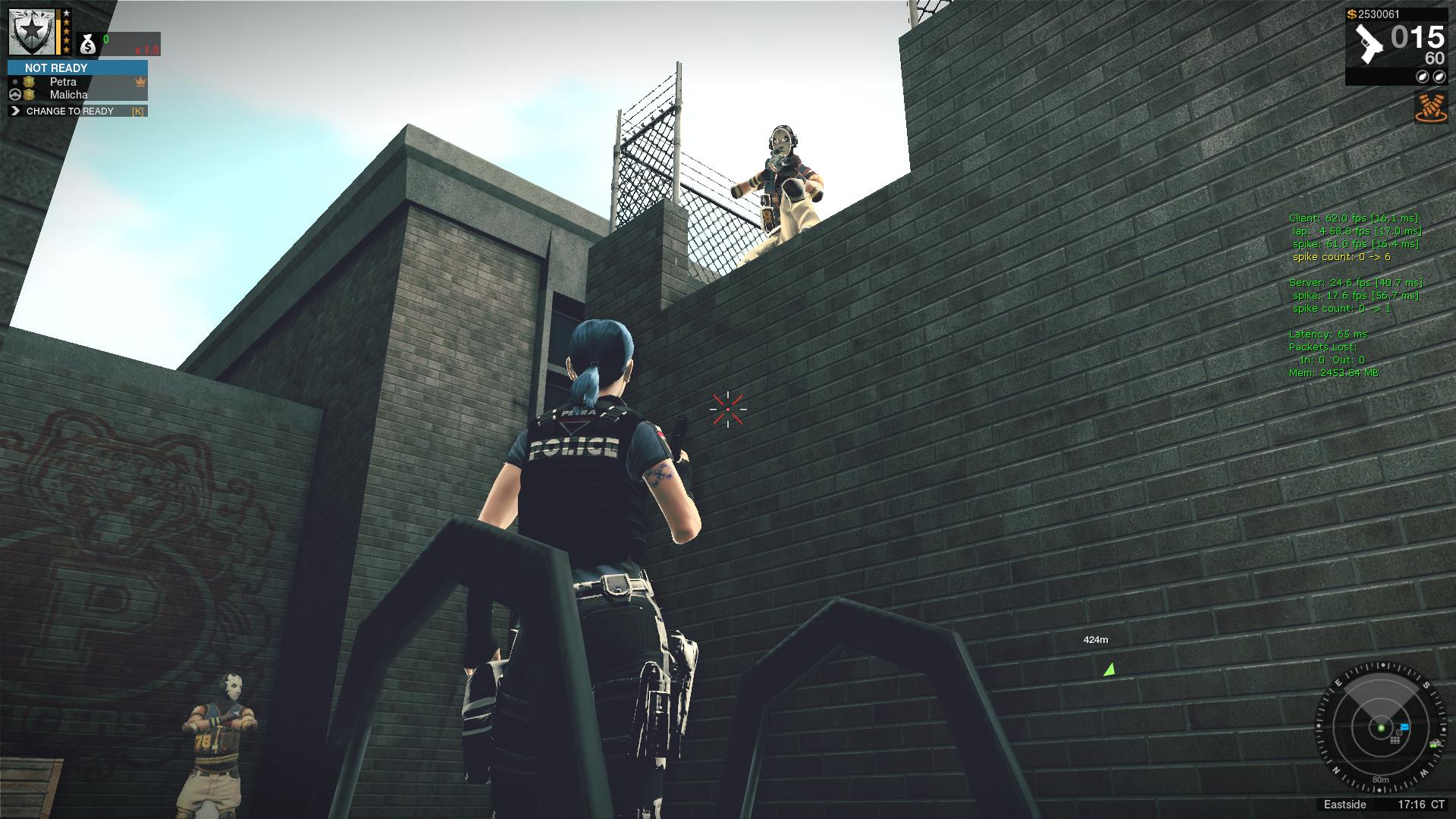
Task: Click the gold badge expander next to Malicha
Action: (x=29, y=94)
